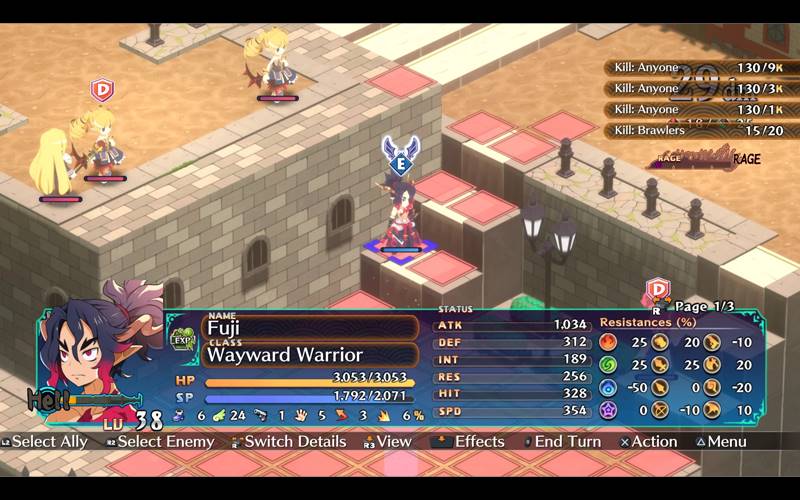Viewport: 800px width, 500px height.
Task: Click the Page 1/3 indicator
Action: point(705,306)
